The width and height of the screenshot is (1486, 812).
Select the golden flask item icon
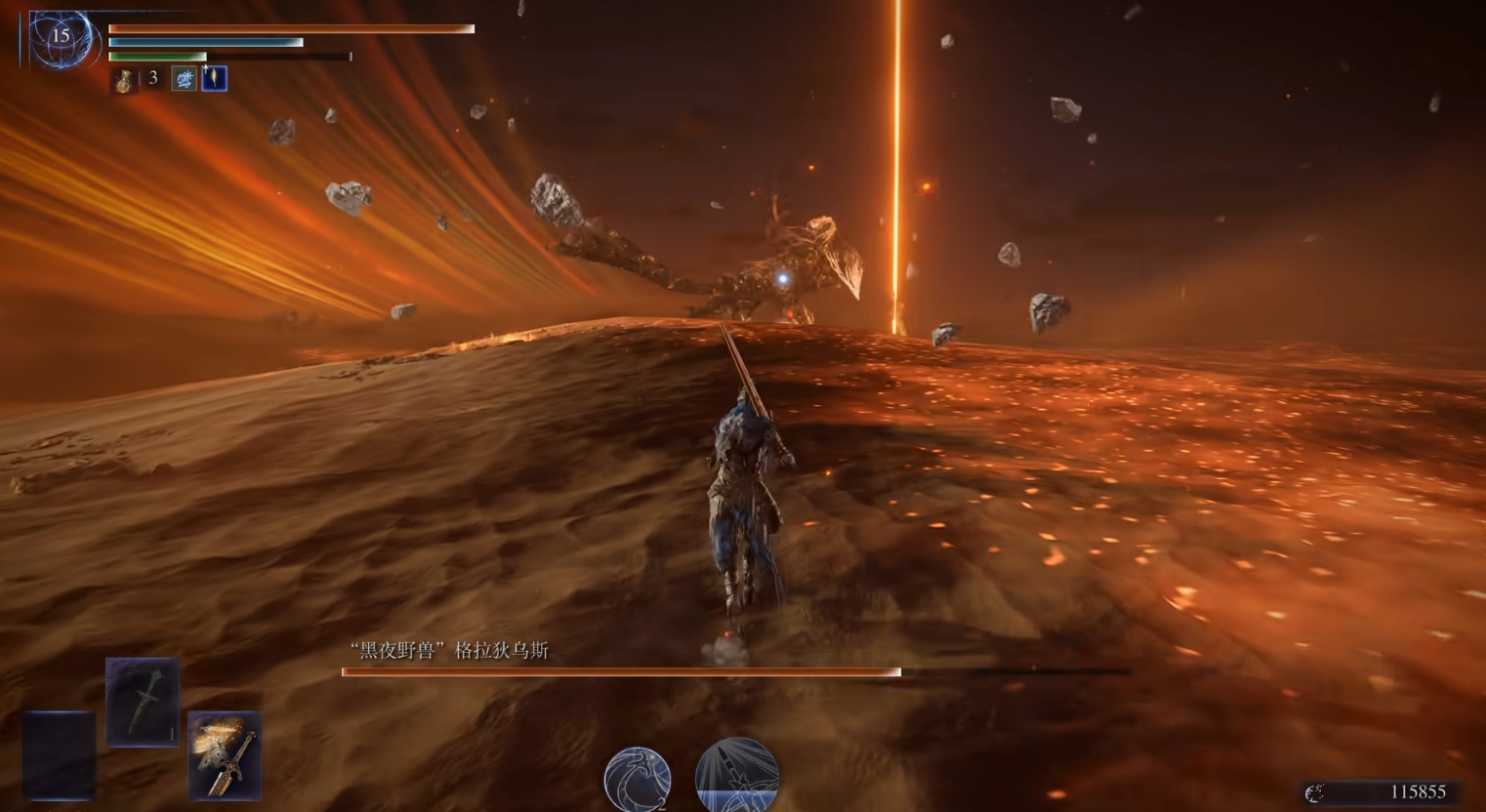[124, 80]
